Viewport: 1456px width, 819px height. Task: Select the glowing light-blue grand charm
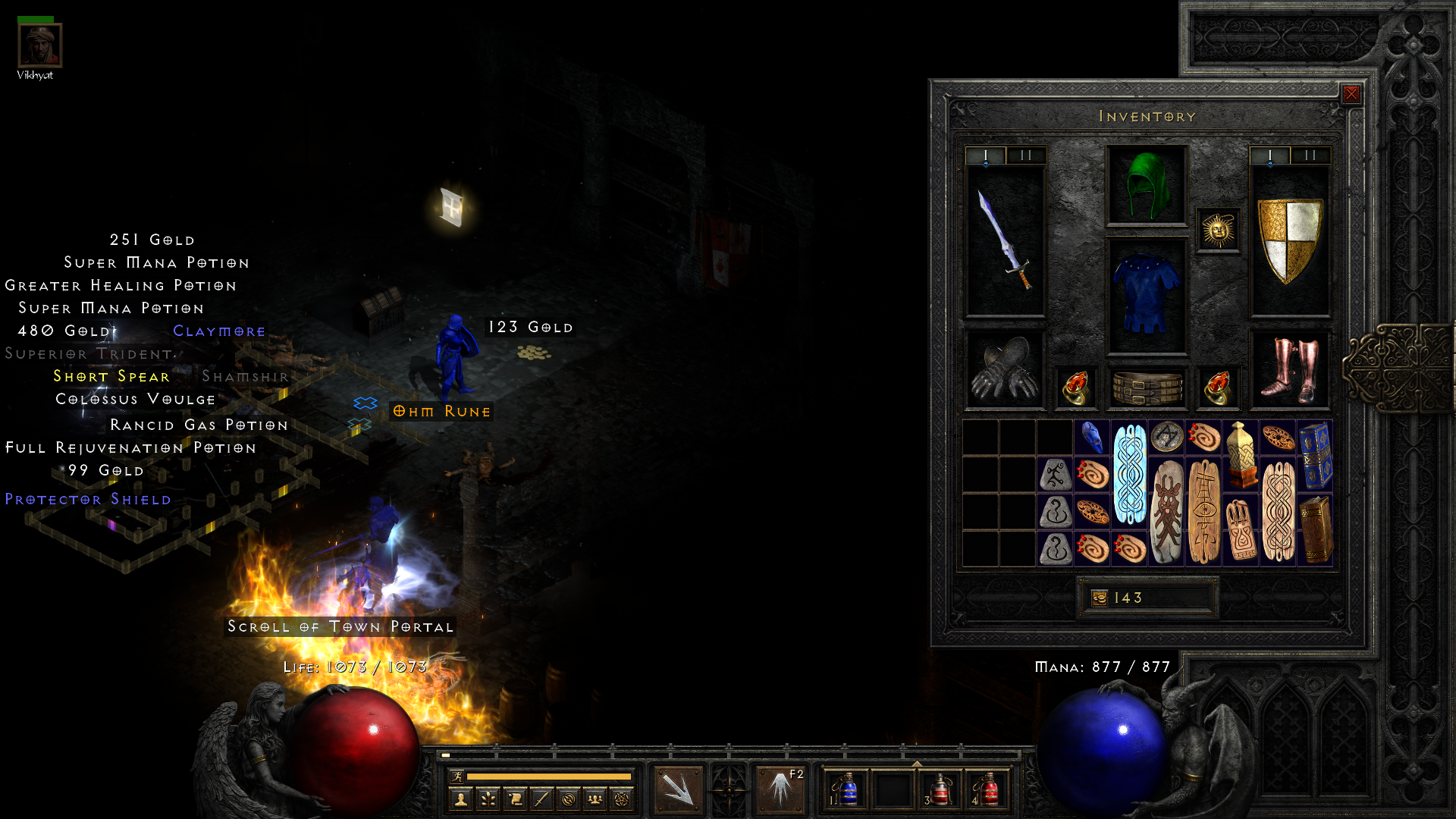1130,474
